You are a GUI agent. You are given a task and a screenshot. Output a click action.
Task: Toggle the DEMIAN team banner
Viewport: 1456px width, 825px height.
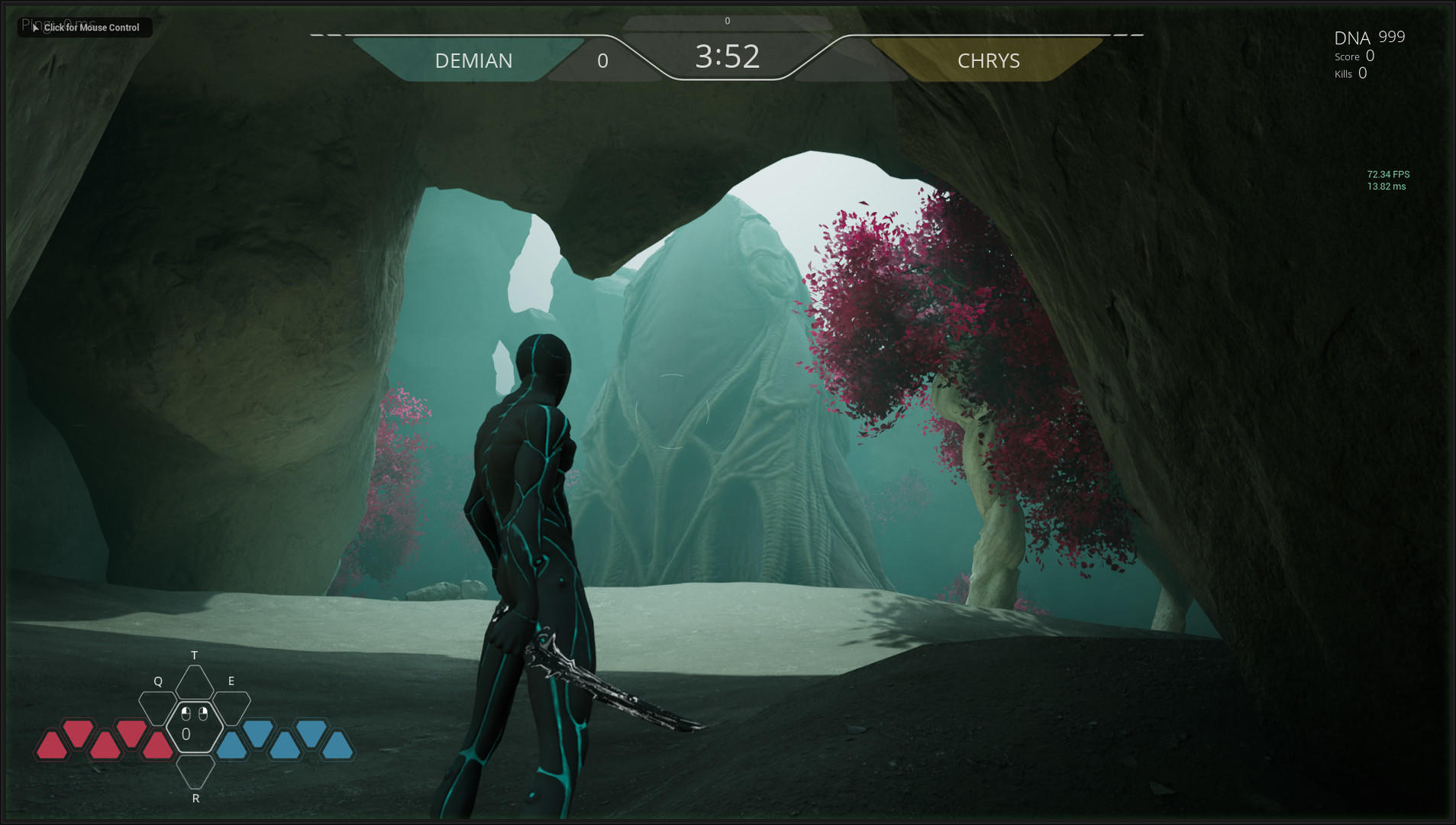(473, 60)
